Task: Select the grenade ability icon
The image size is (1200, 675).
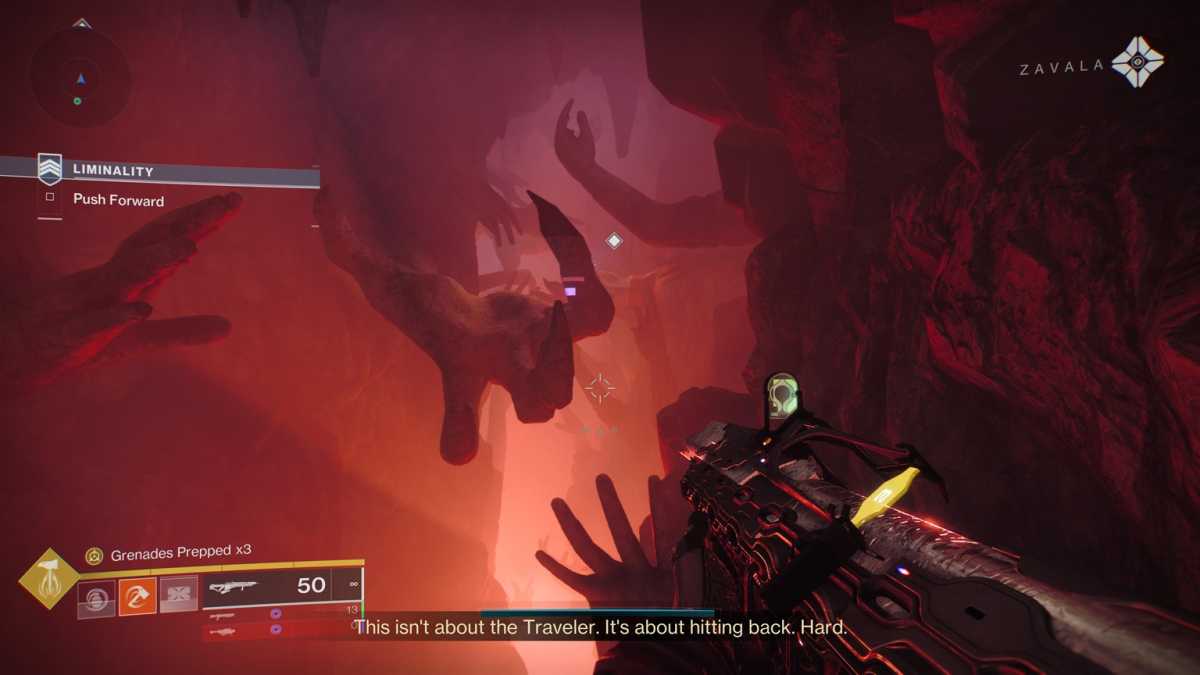Action: point(97,597)
